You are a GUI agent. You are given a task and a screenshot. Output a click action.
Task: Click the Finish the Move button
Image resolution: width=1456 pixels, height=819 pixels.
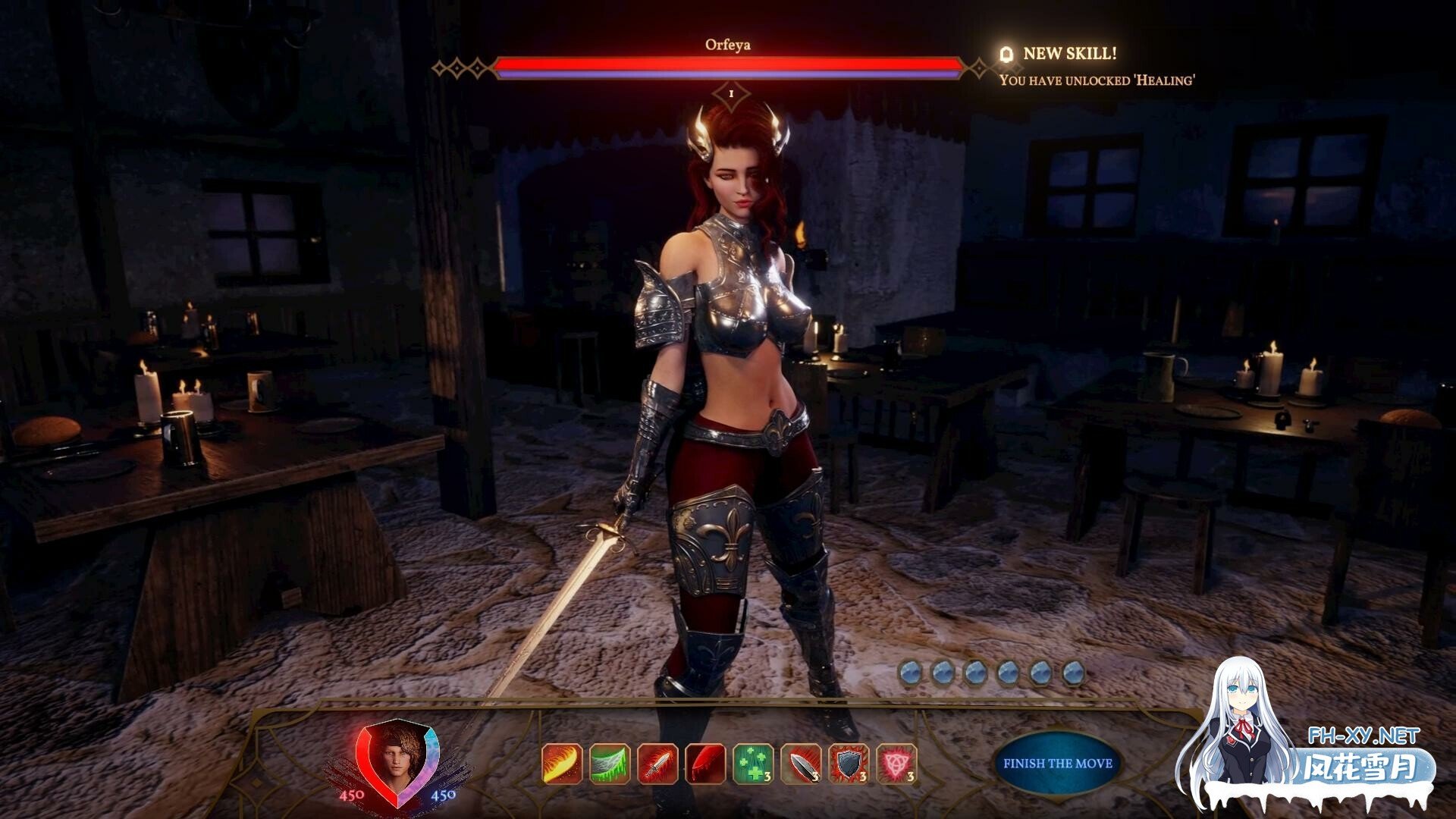(x=1057, y=764)
